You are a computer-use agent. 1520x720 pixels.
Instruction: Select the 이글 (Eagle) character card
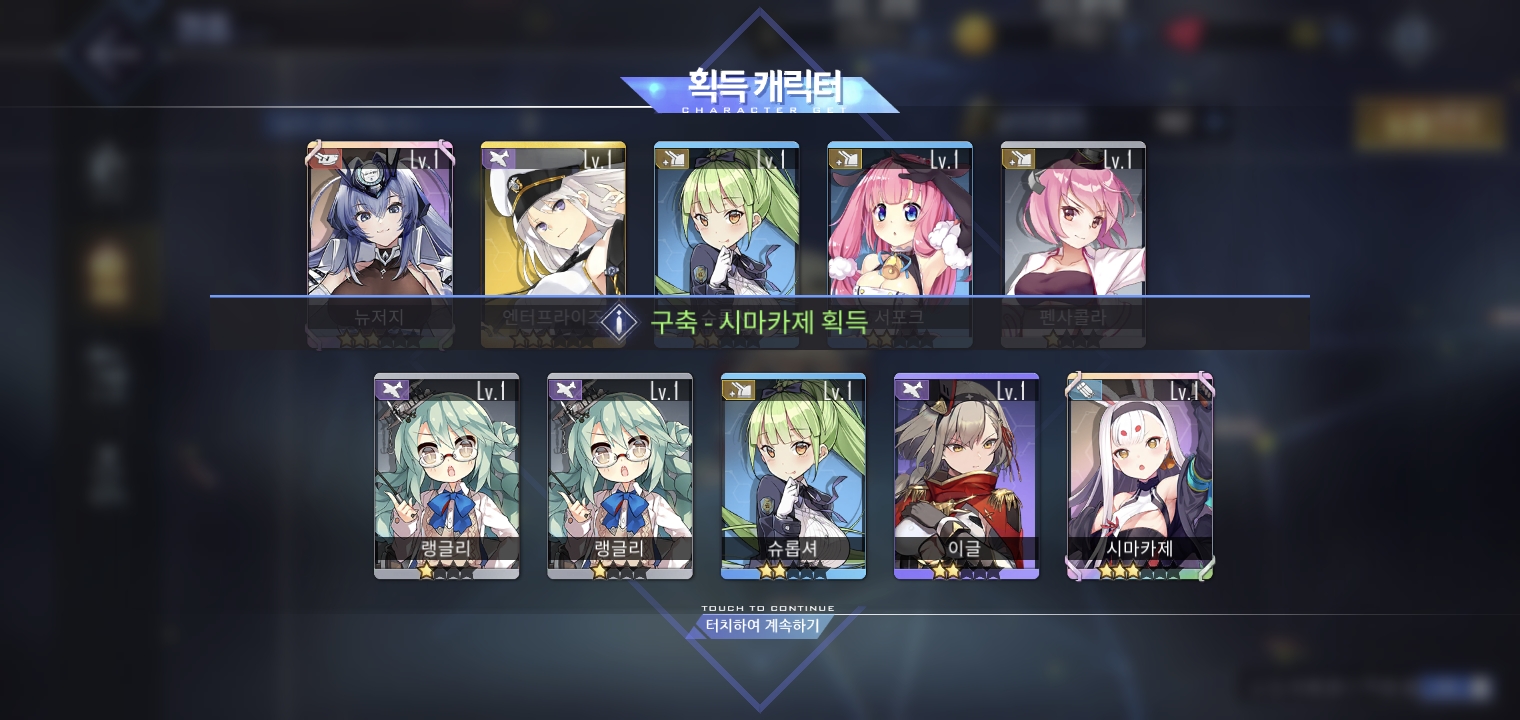tap(966, 470)
